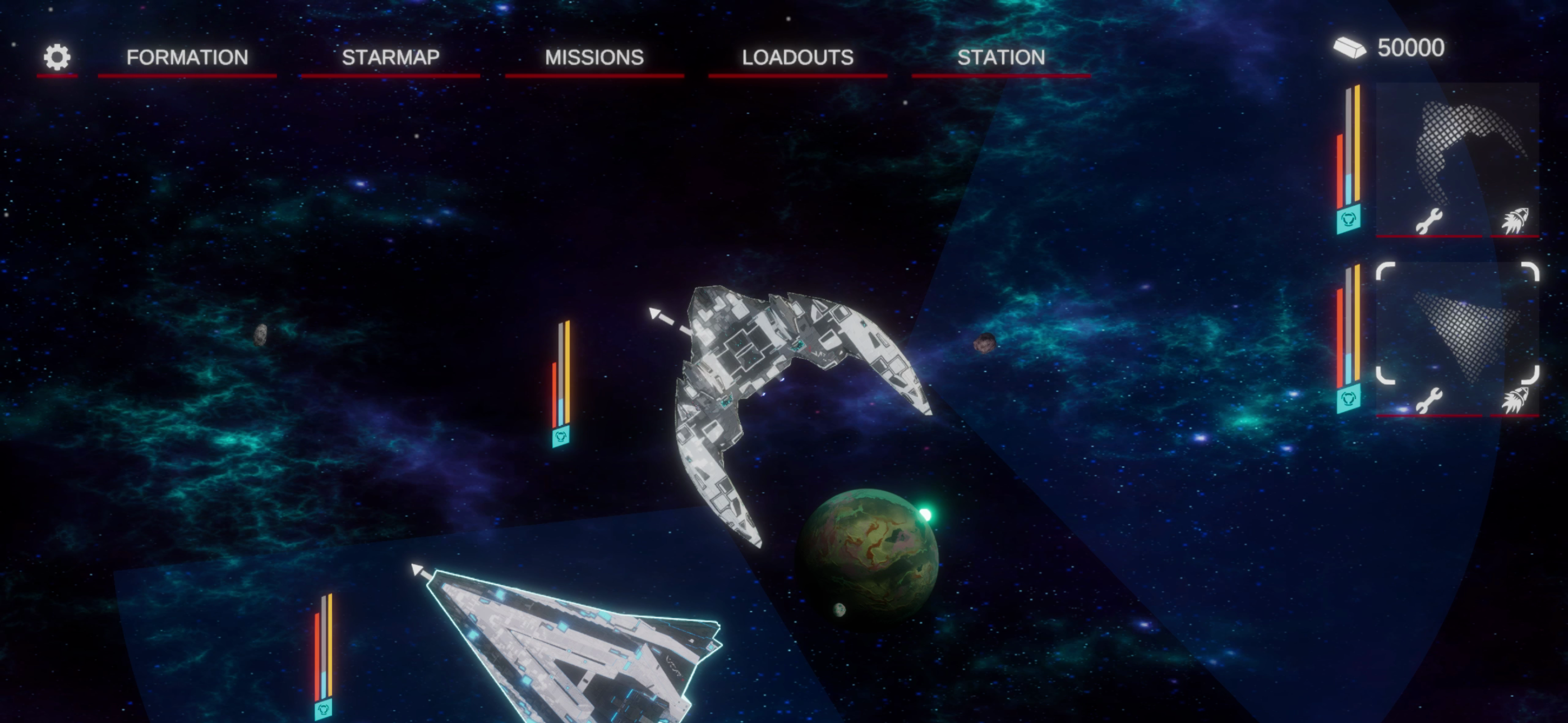Open the FORMATION menu
1568x723 pixels.
point(186,57)
